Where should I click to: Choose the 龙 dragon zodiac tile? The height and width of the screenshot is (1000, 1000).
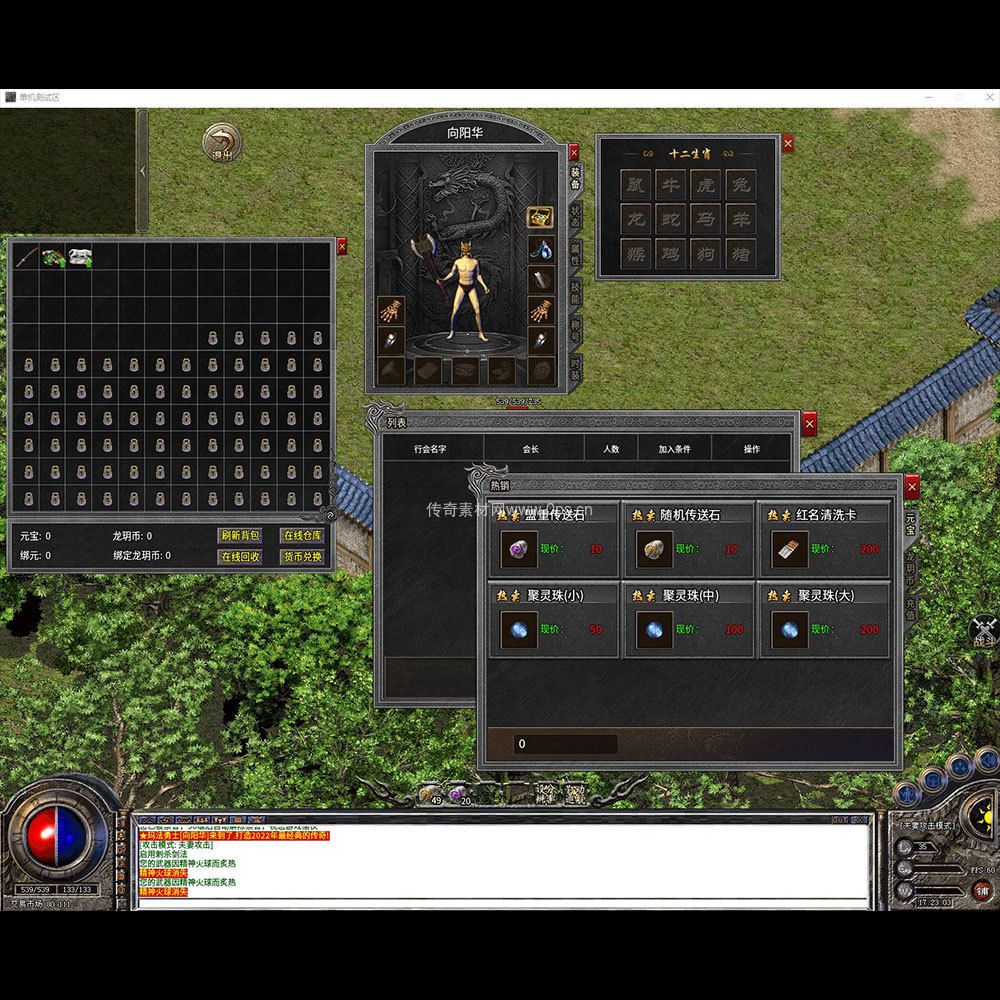pyautogui.click(x=635, y=219)
